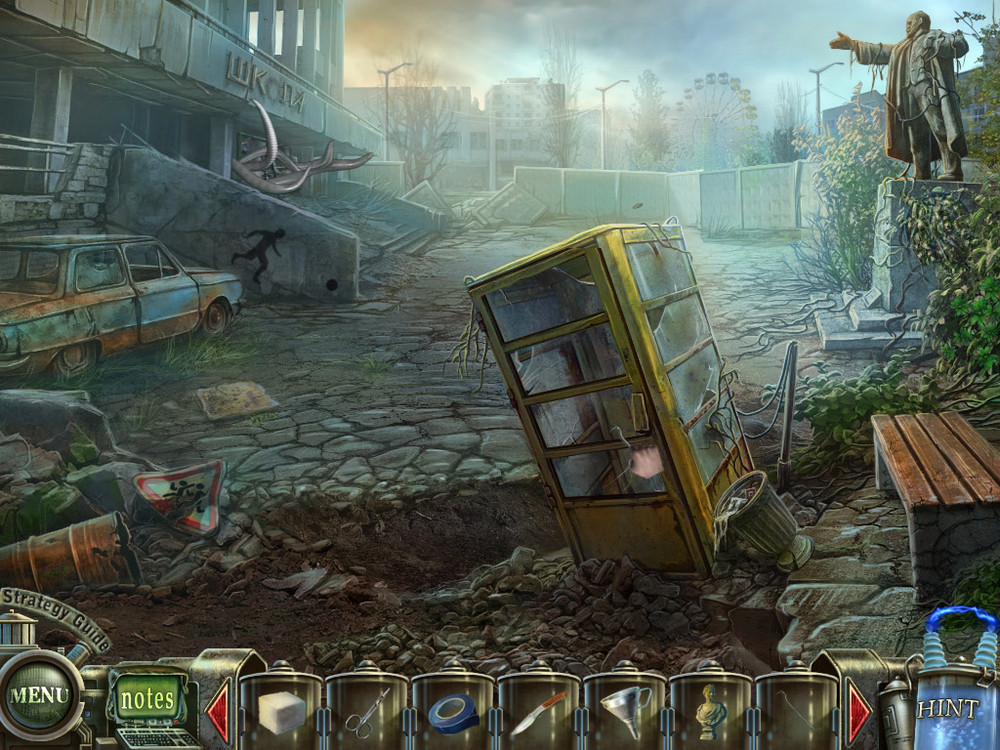The width and height of the screenshot is (1000, 750).
Task: Pick the scissors from inventory
Action: 367,712
